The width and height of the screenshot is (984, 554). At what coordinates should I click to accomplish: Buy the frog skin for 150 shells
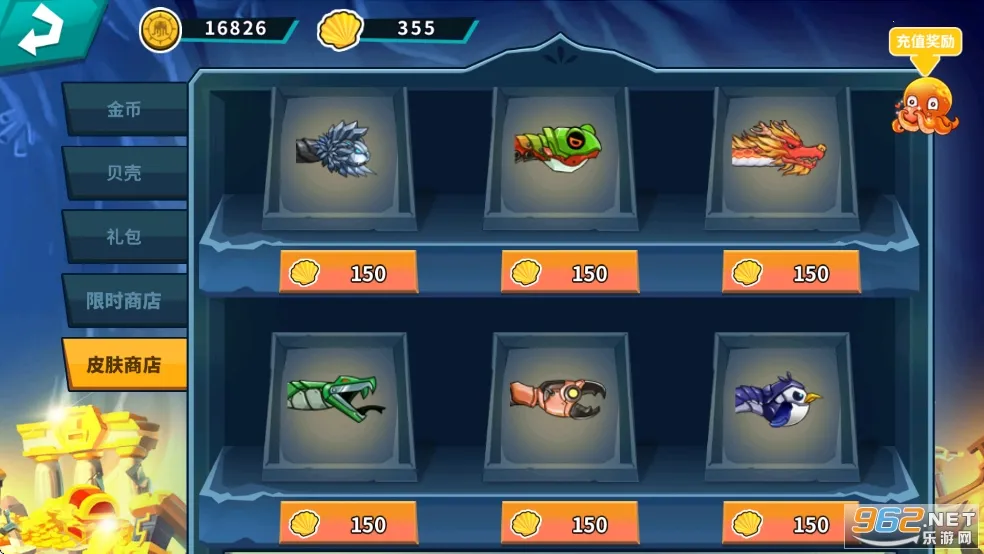570,273
